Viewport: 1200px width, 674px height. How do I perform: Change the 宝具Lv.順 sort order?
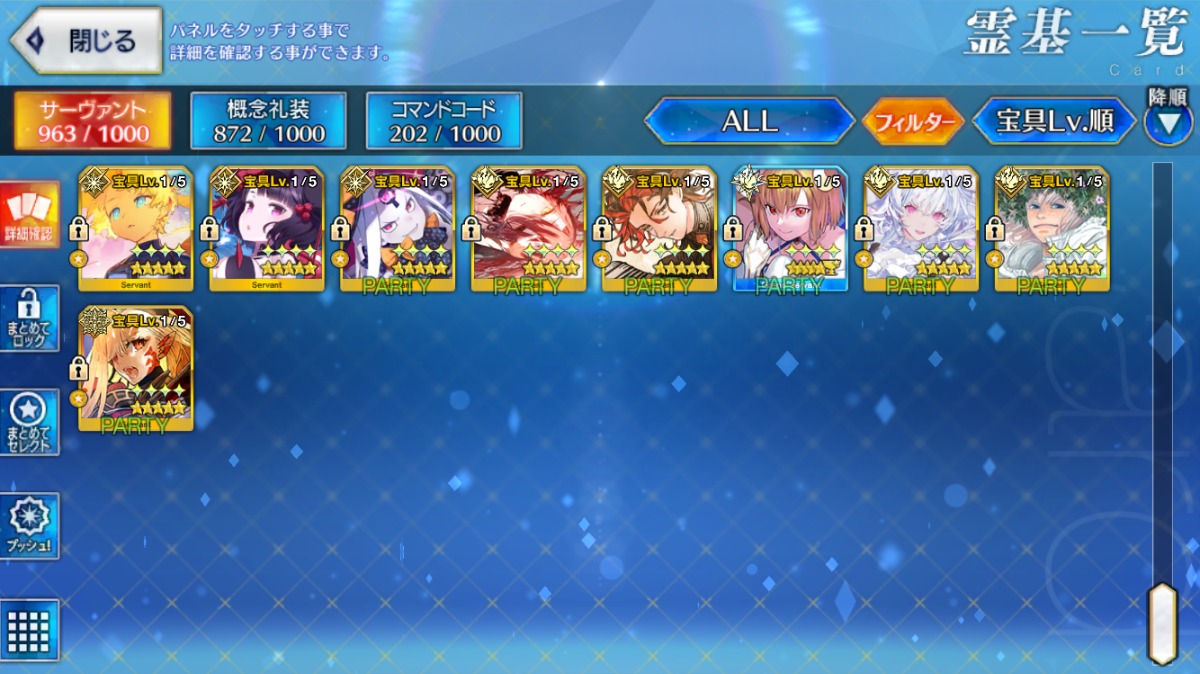(x=1055, y=121)
